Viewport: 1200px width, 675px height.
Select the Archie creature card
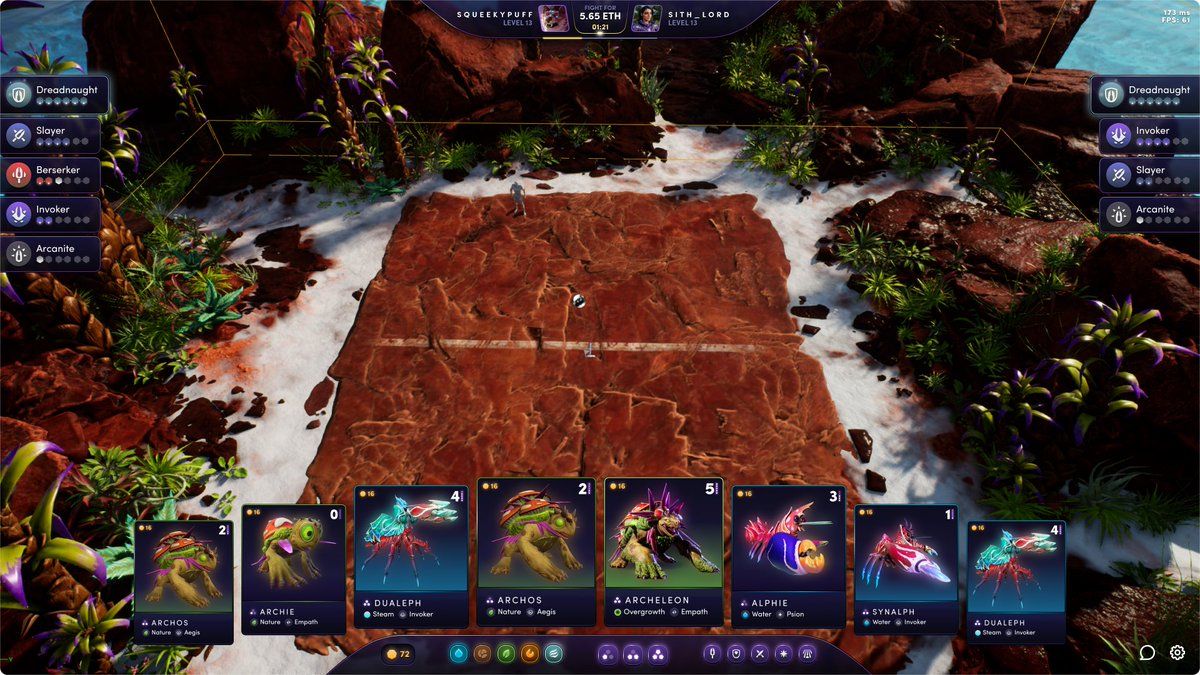293,568
